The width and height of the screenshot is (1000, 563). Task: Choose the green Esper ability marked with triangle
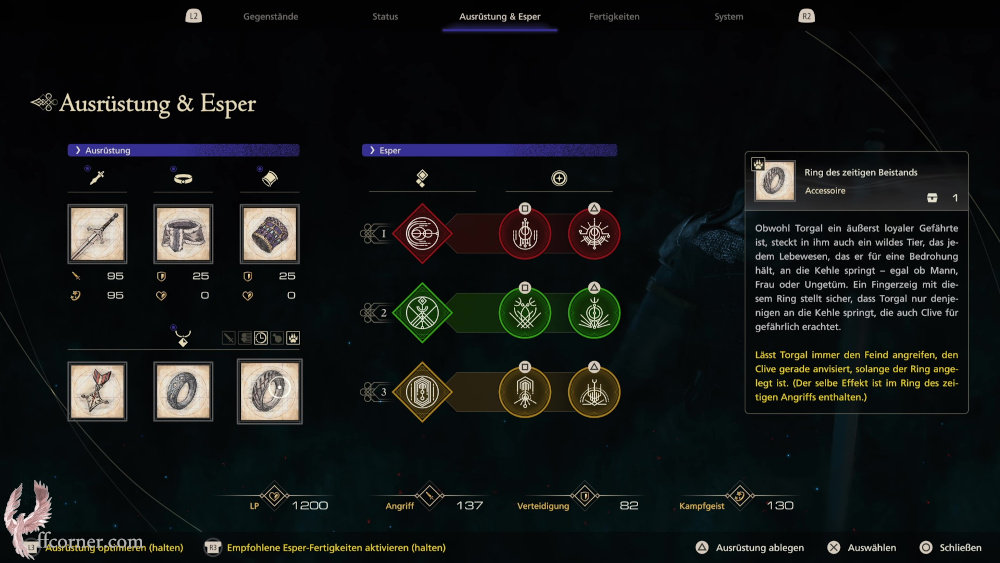click(594, 314)
